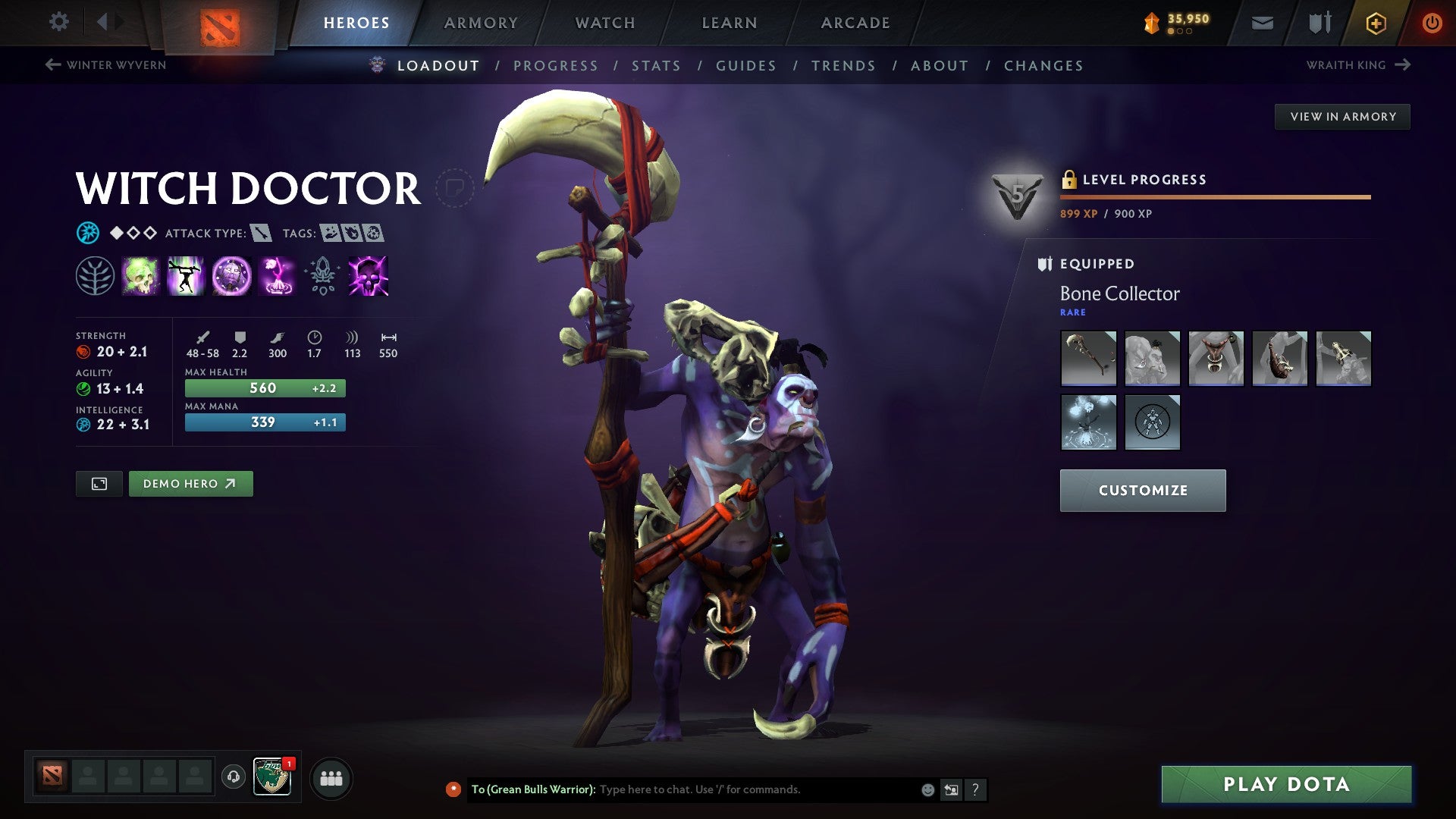Select the Death Ward ability icon
The image size is (1456, 819).
click(x=277, y=276)
